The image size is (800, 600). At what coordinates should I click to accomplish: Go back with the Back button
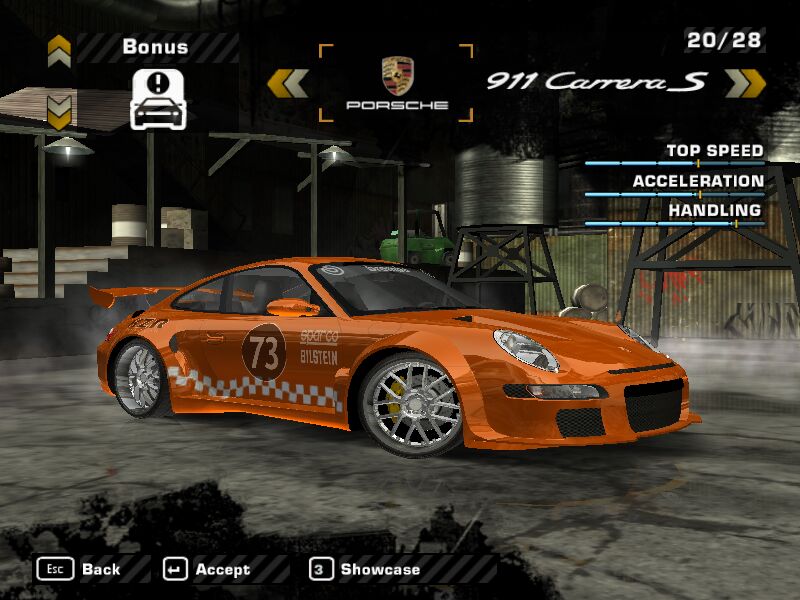click(x=80, y=569)
